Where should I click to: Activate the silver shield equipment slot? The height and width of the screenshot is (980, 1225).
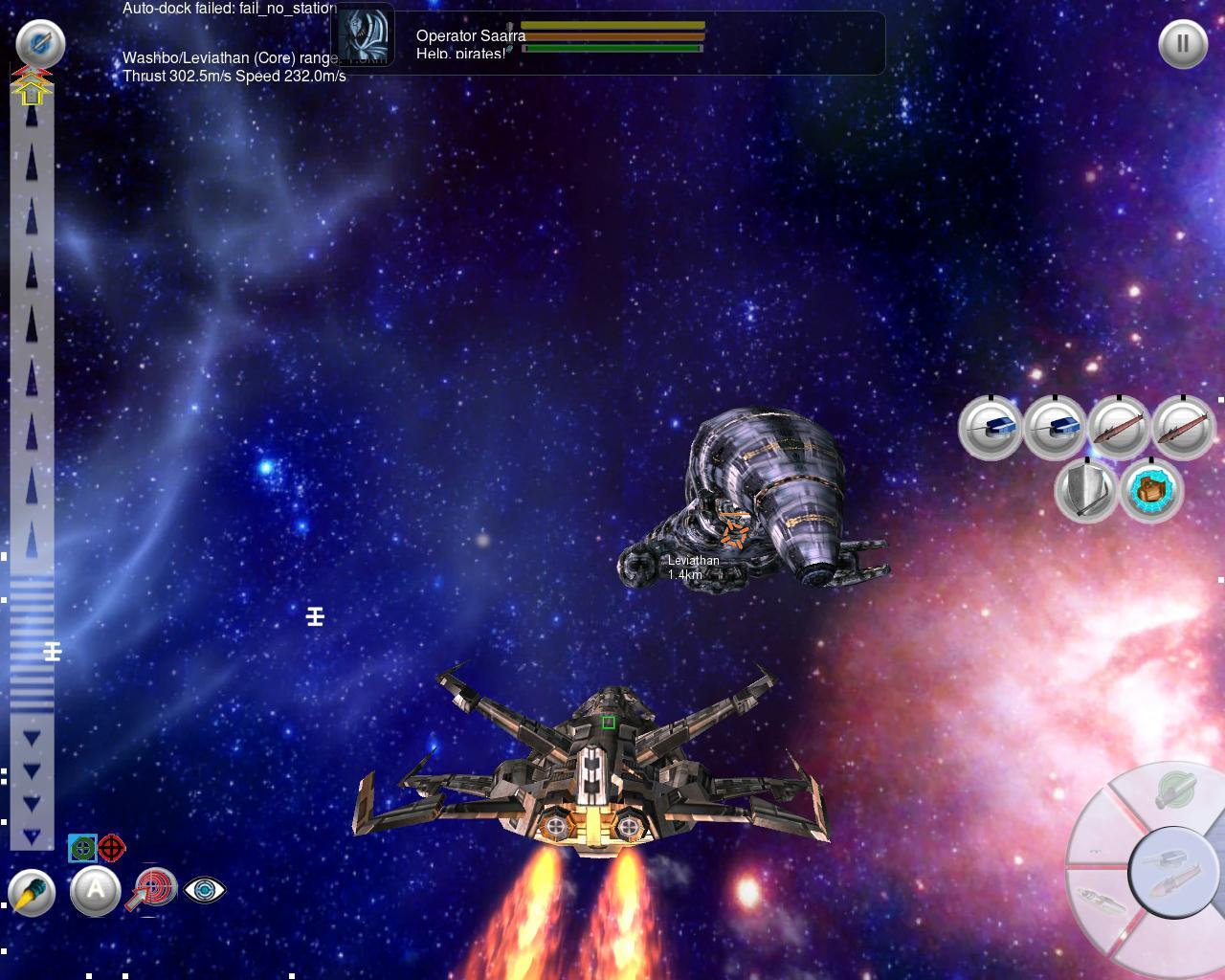tap(1086, 491)
